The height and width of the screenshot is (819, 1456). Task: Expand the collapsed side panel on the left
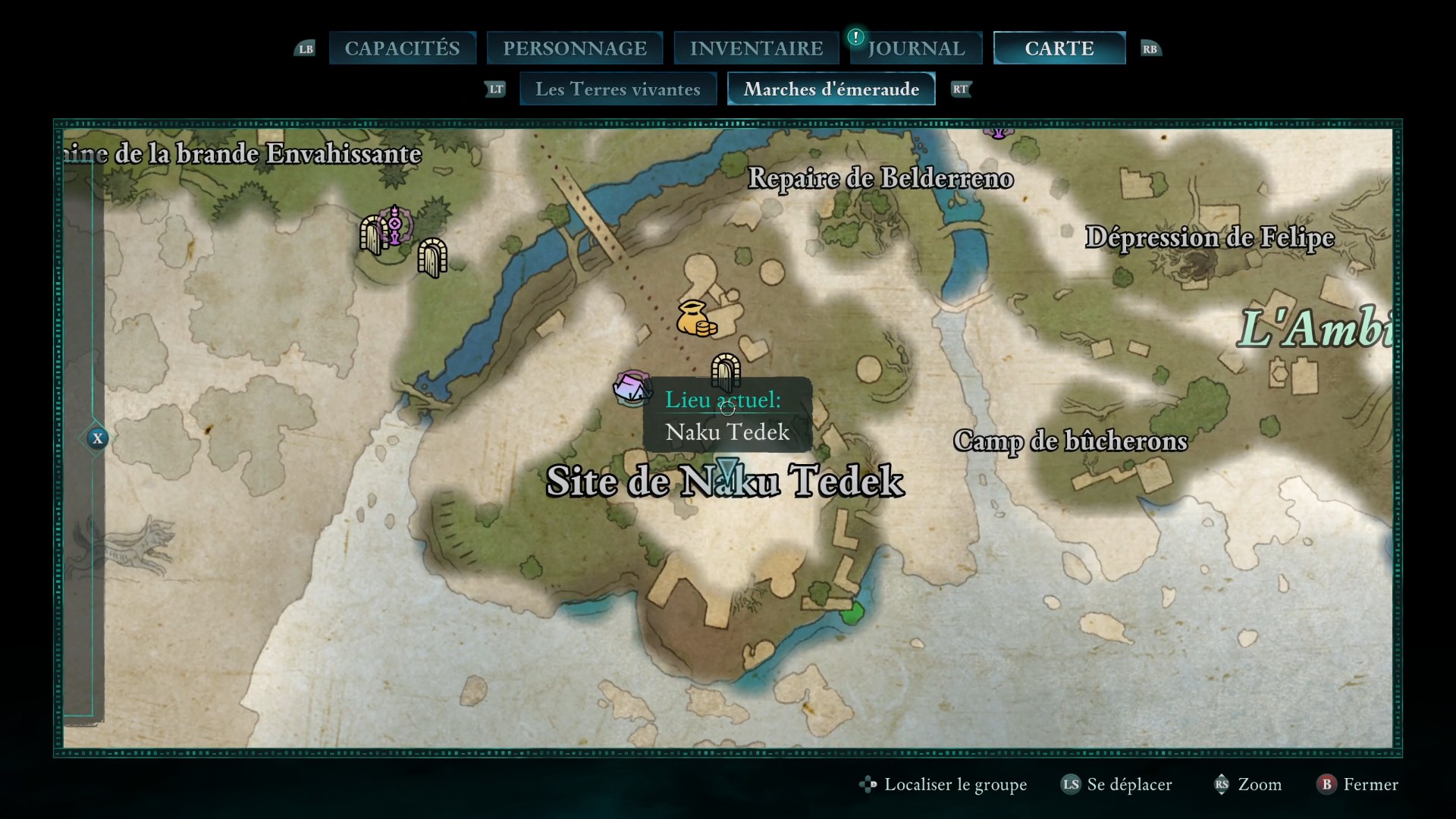97,438
